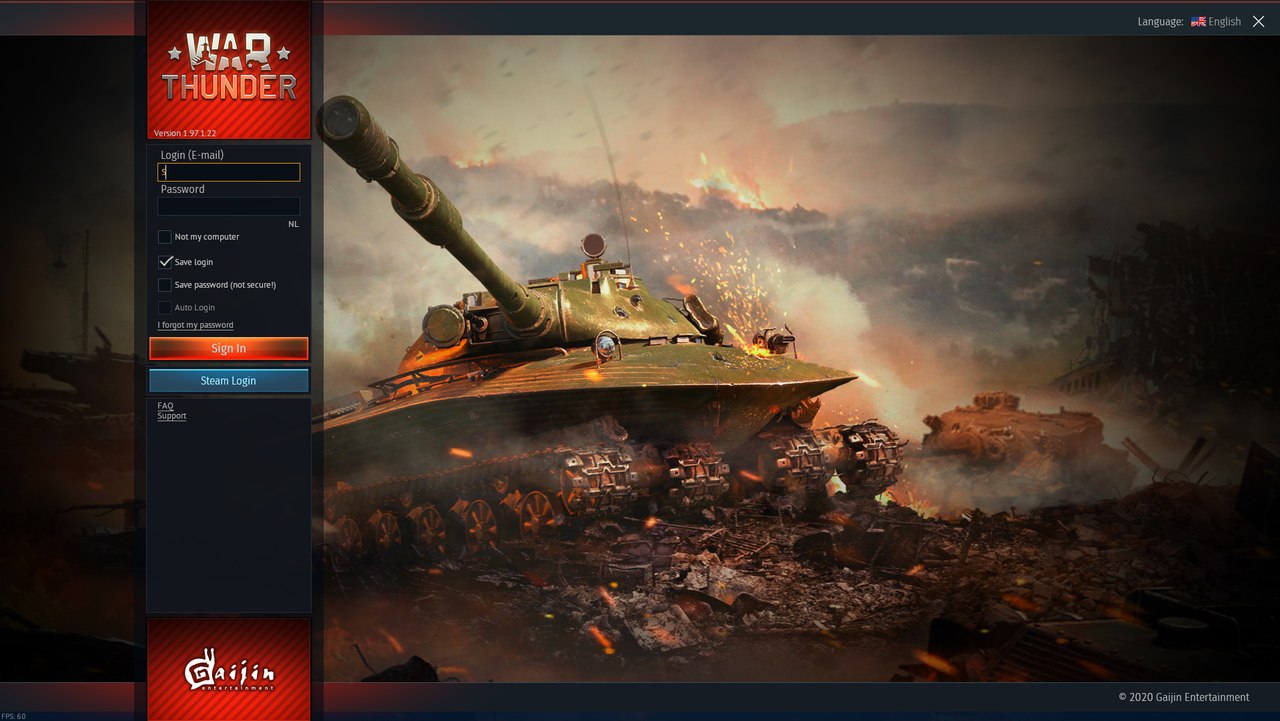This screenshot has width=1280, height=721.
Task: Open the I forgot my password link
Action: pos(195,325)
